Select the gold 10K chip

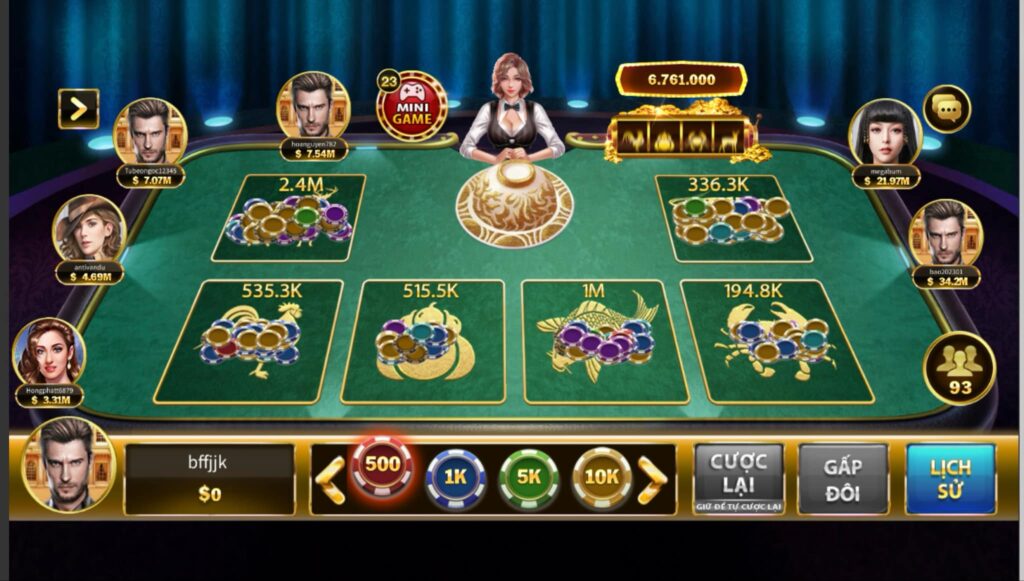click(x=601, y=478)
